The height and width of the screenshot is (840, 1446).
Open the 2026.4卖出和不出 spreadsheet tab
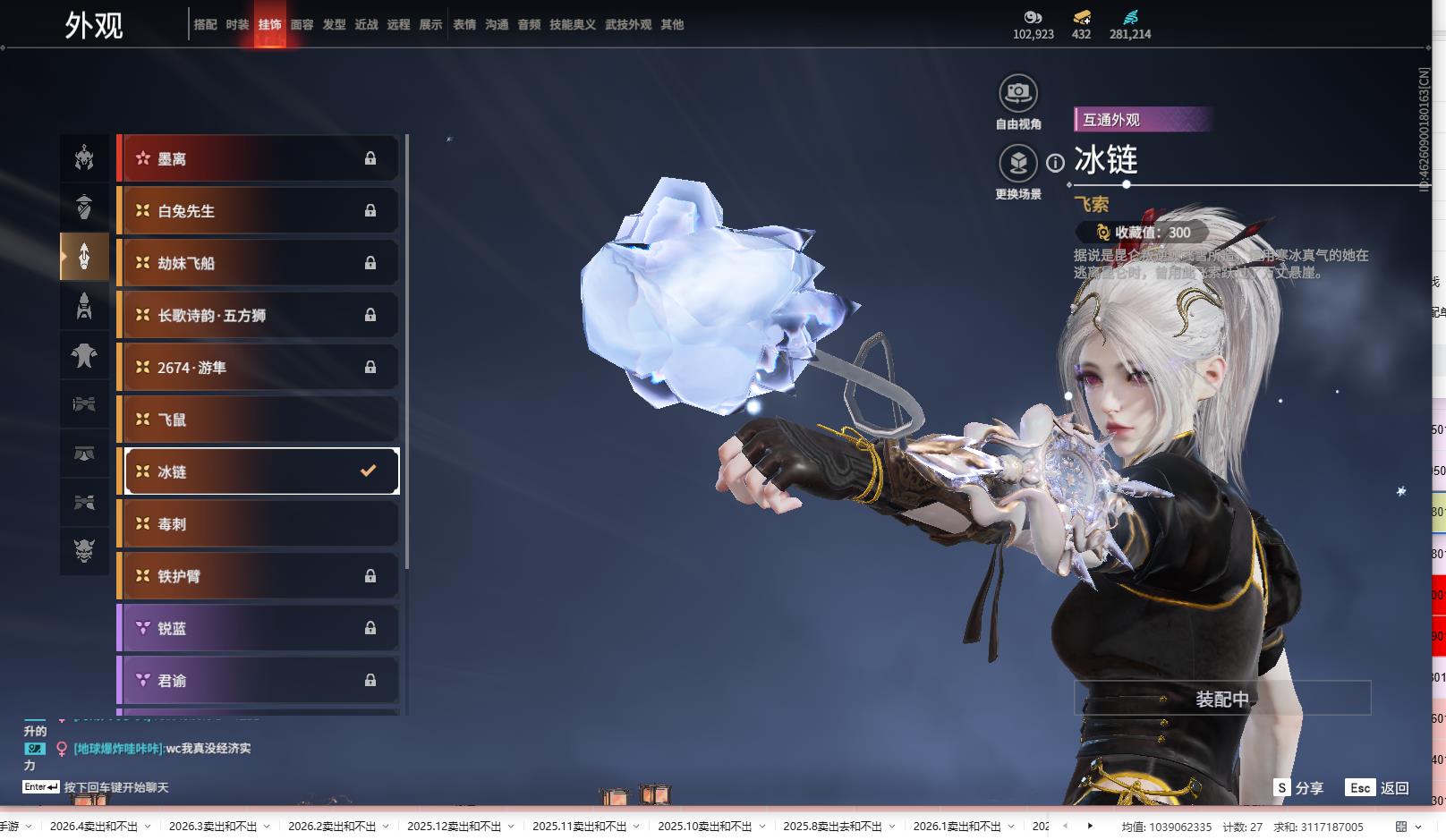click(94, 827)
